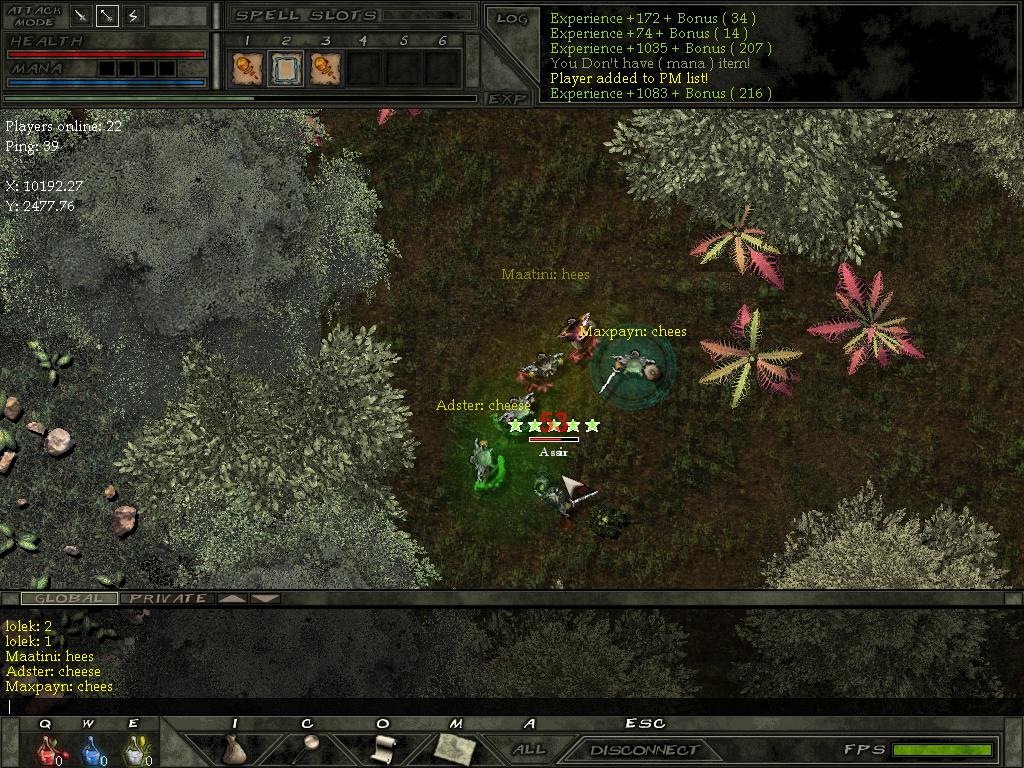Use the yellow-green potion
Viewport: 1024px width, 768px height.
(134, 750)
